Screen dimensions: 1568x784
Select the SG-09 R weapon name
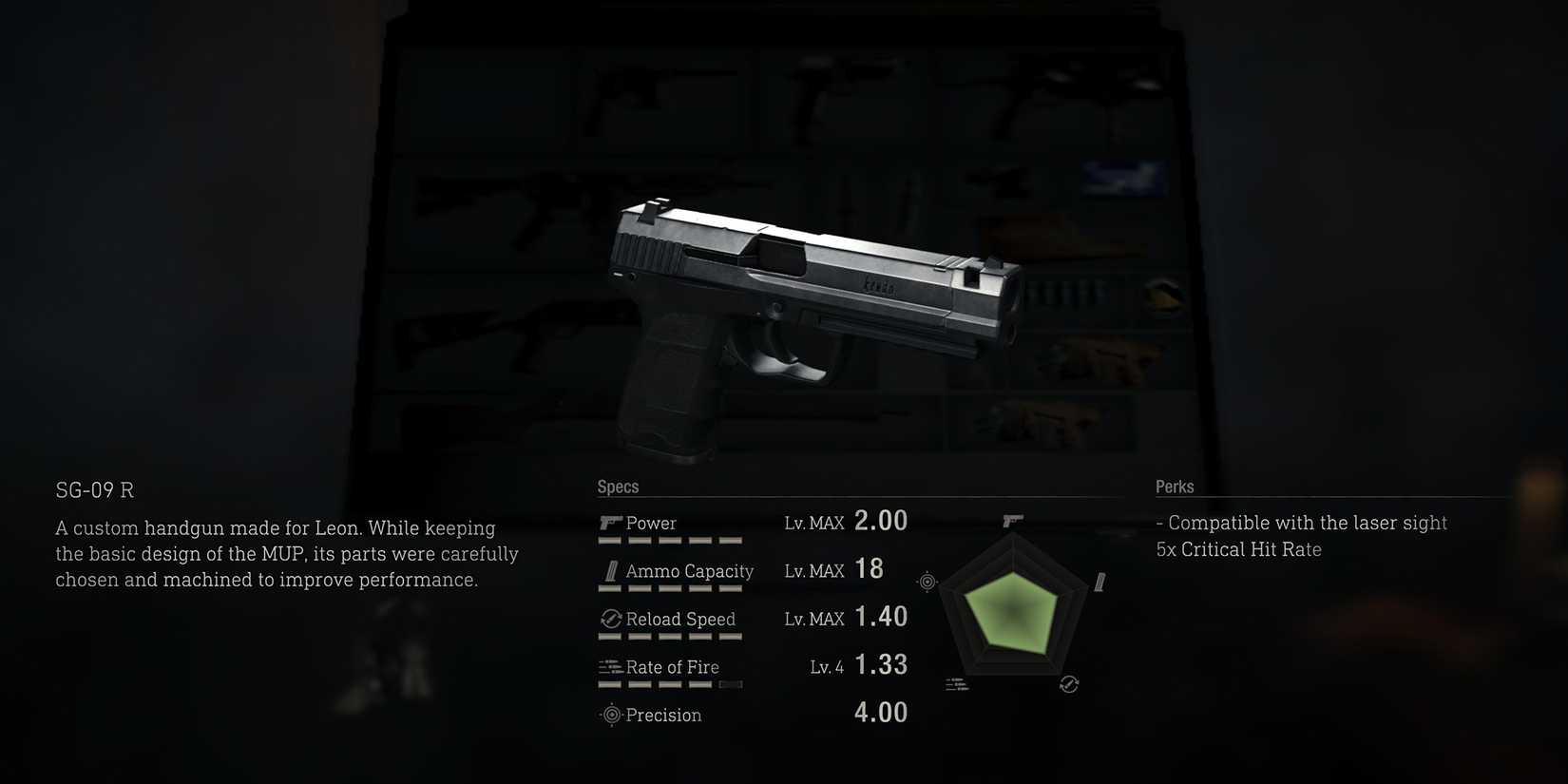(x=95, y=489)
